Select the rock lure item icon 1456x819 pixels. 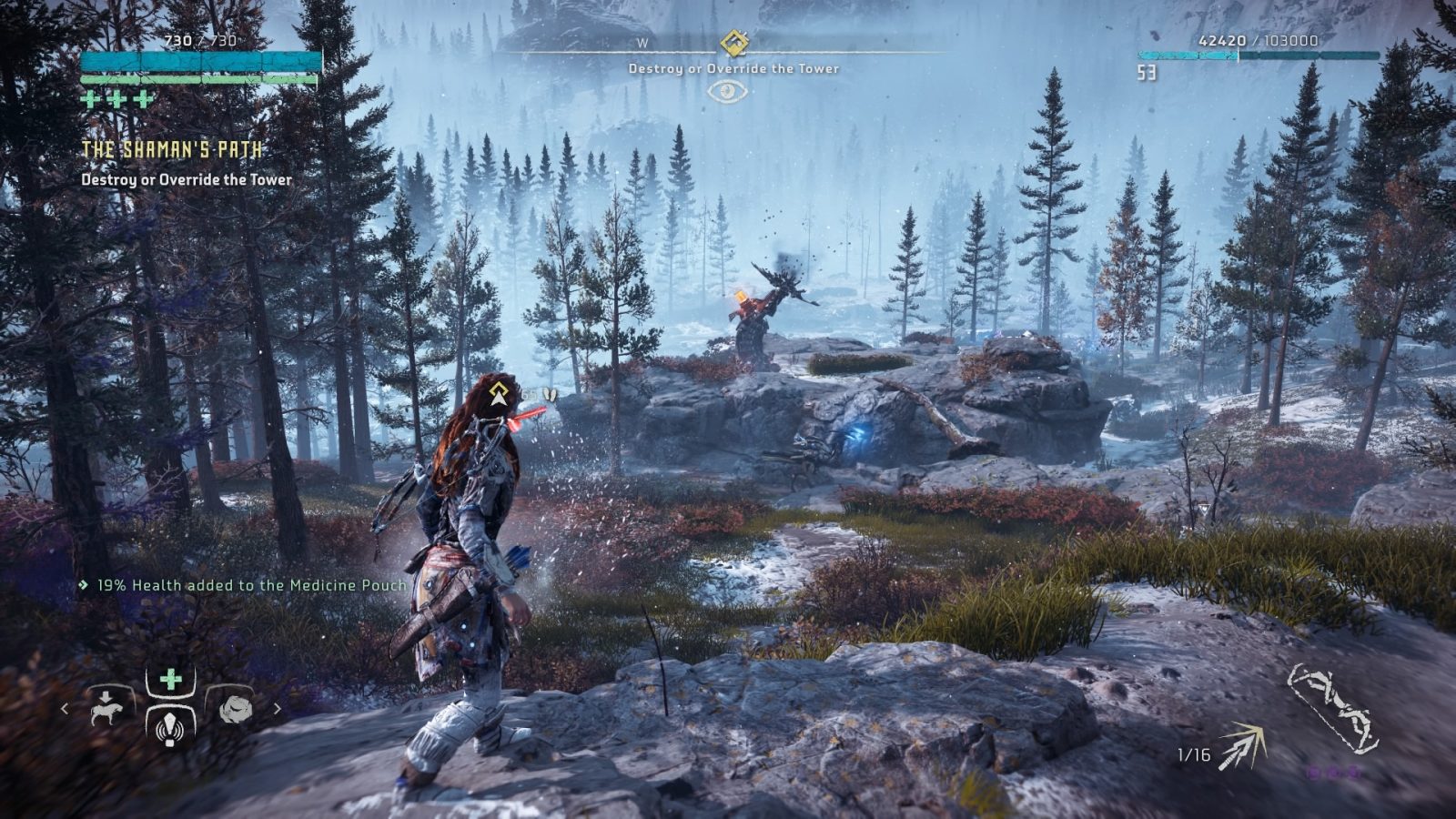tap(235, 710)
